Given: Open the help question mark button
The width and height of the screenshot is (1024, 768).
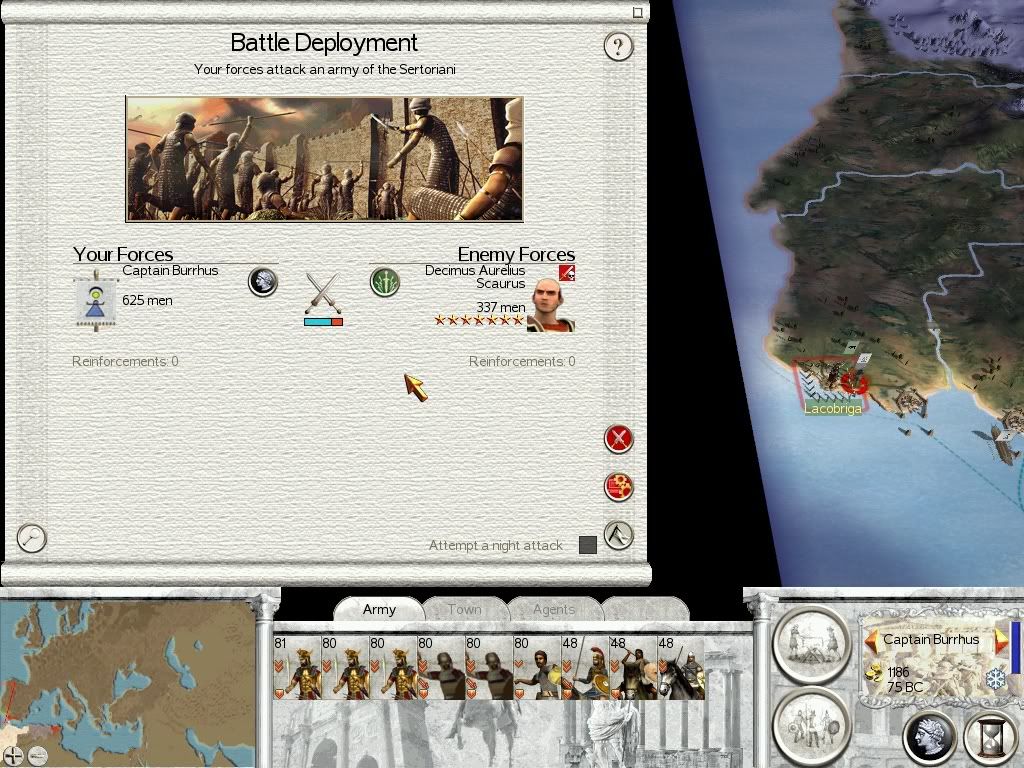Looking at the screenshot, I should pyautogui.click(x=618, y=46).
